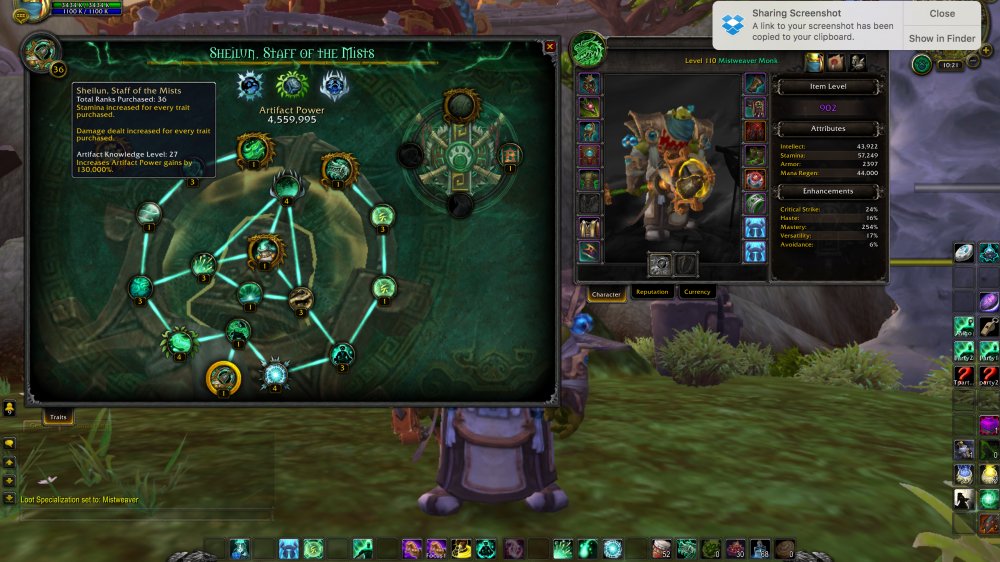Click the main-hand weapon slot under the character model
This screenshot has height=562, width=1000.
tap(658, 264)
